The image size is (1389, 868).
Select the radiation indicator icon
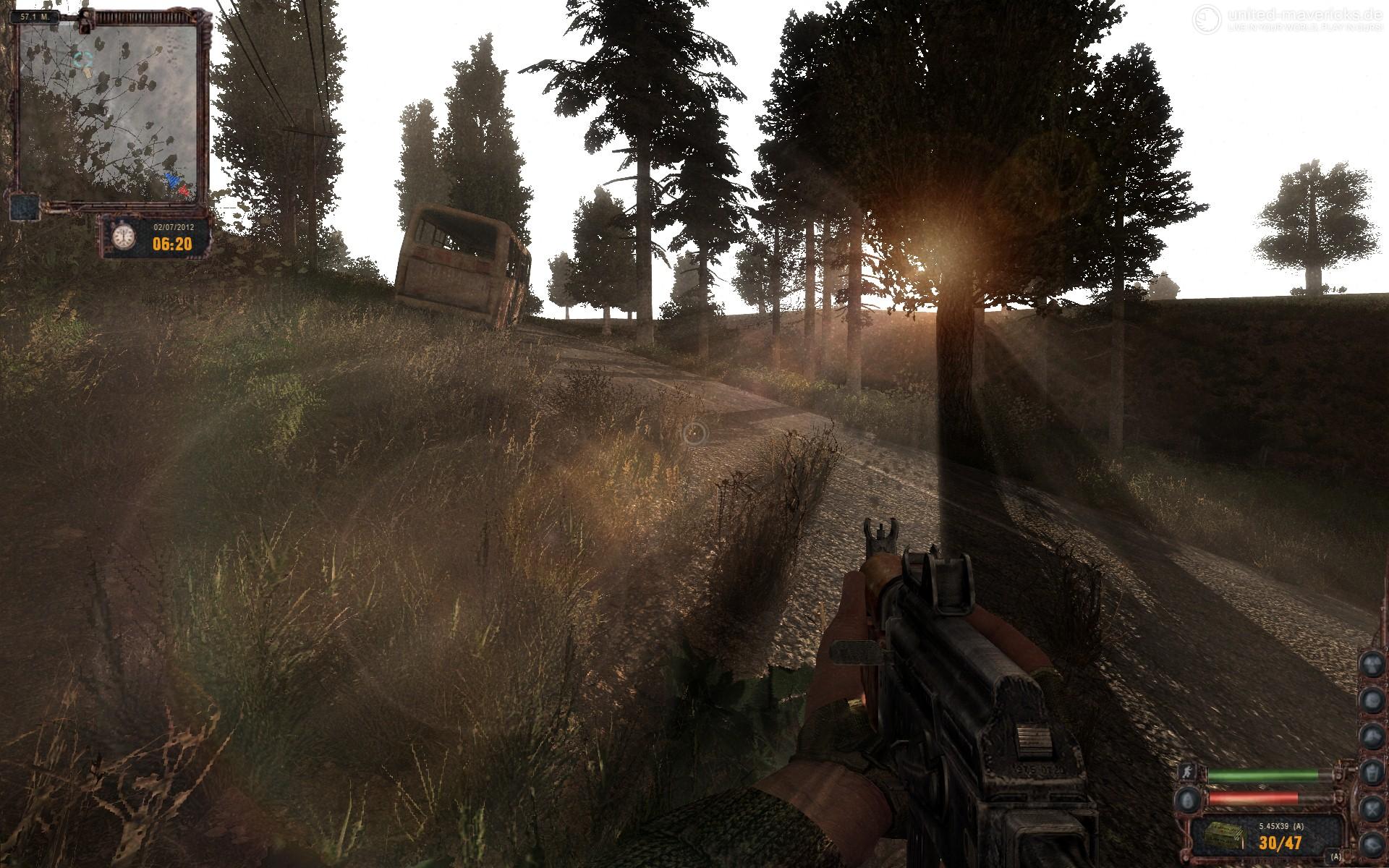[1371, 664]
